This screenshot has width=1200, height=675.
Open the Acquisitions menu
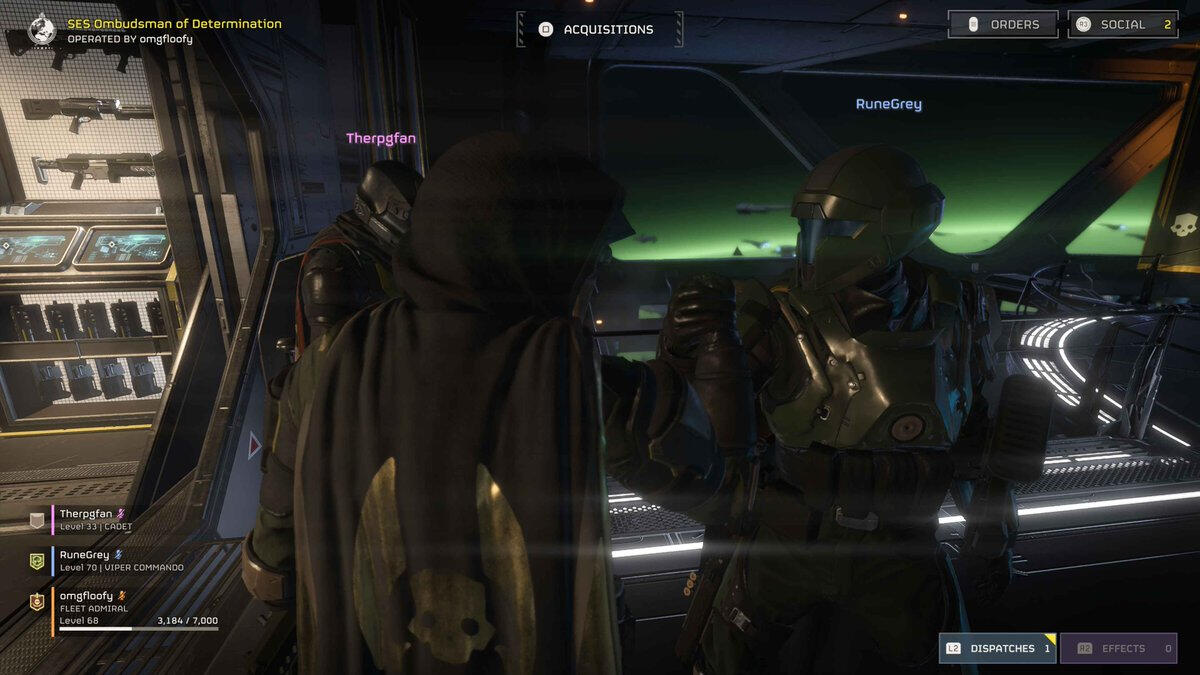[600, 29]
